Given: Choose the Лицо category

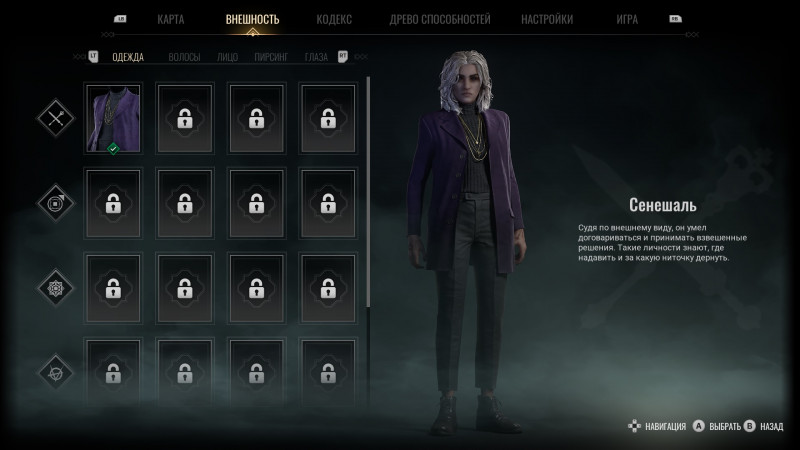Looking at the screenshot, I should pyautogui.click(x=227, y=57).
